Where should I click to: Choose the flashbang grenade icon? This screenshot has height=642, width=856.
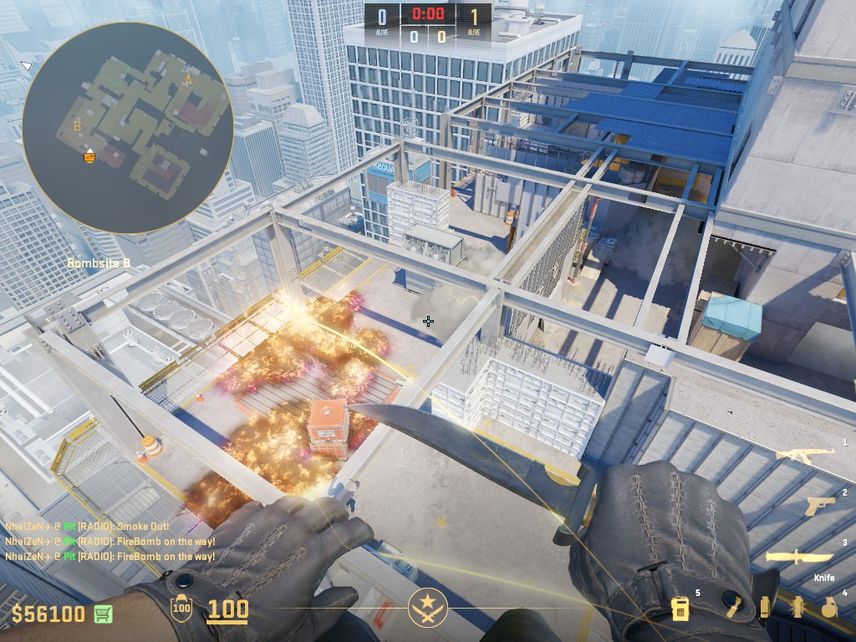click(x=797, y=607)
